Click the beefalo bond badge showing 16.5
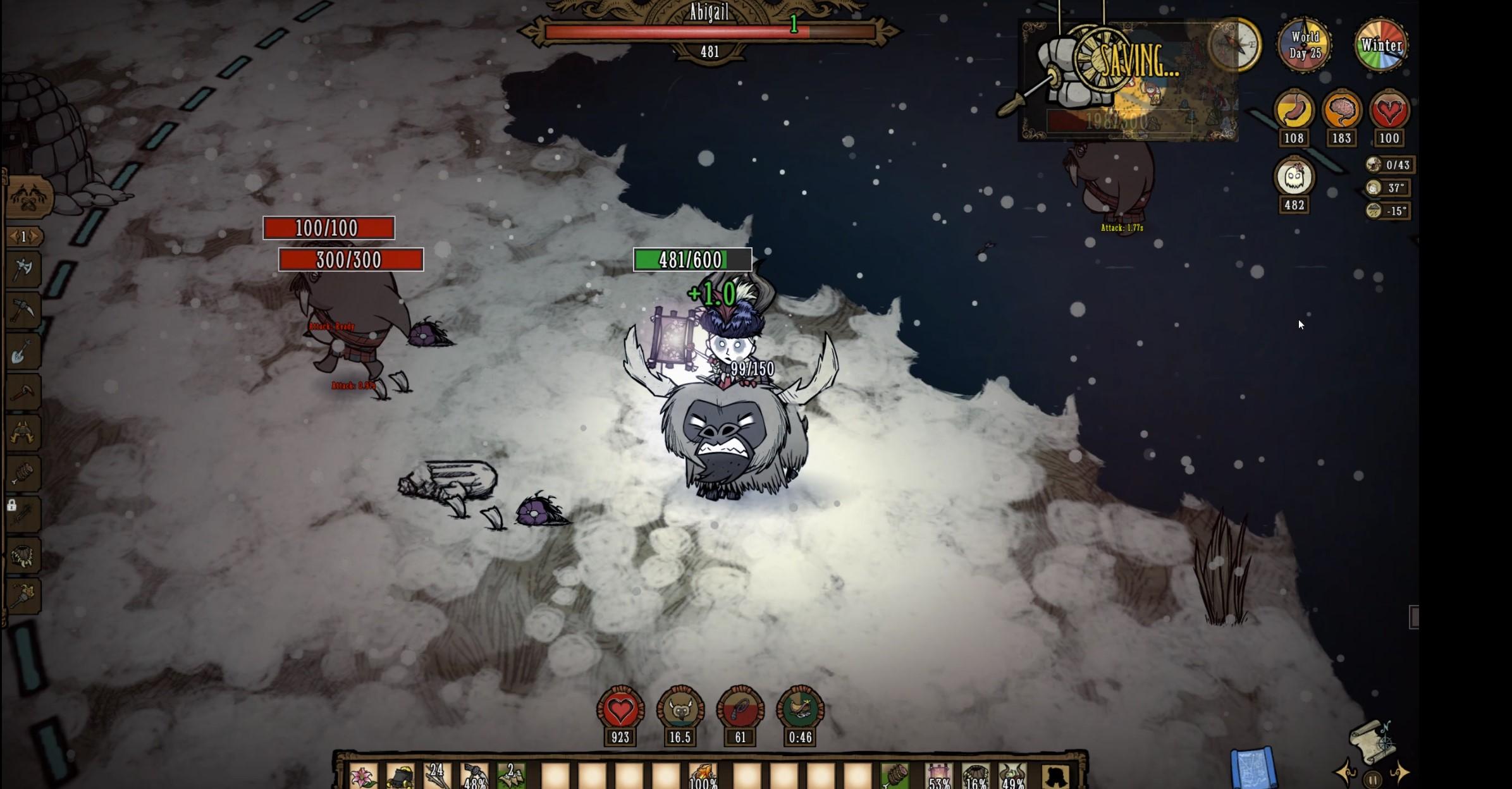Screen dimensions: 1512x789 (x=681, y=708)
